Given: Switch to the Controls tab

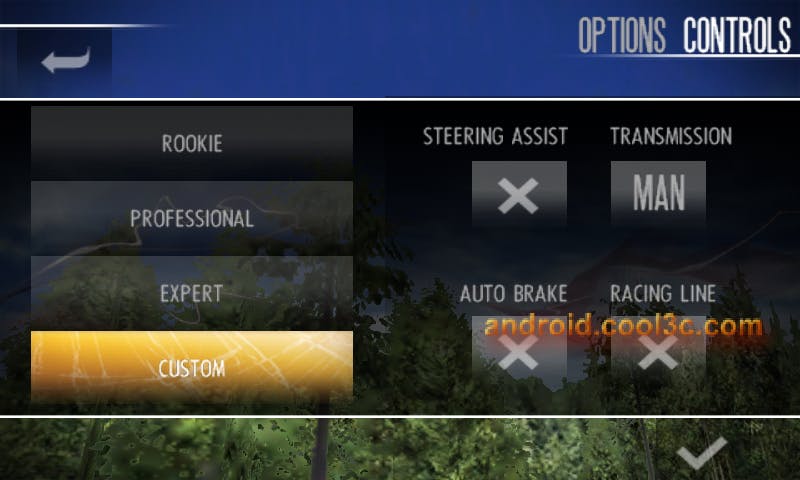Looking at the screenshot, I should click(736, 36).
